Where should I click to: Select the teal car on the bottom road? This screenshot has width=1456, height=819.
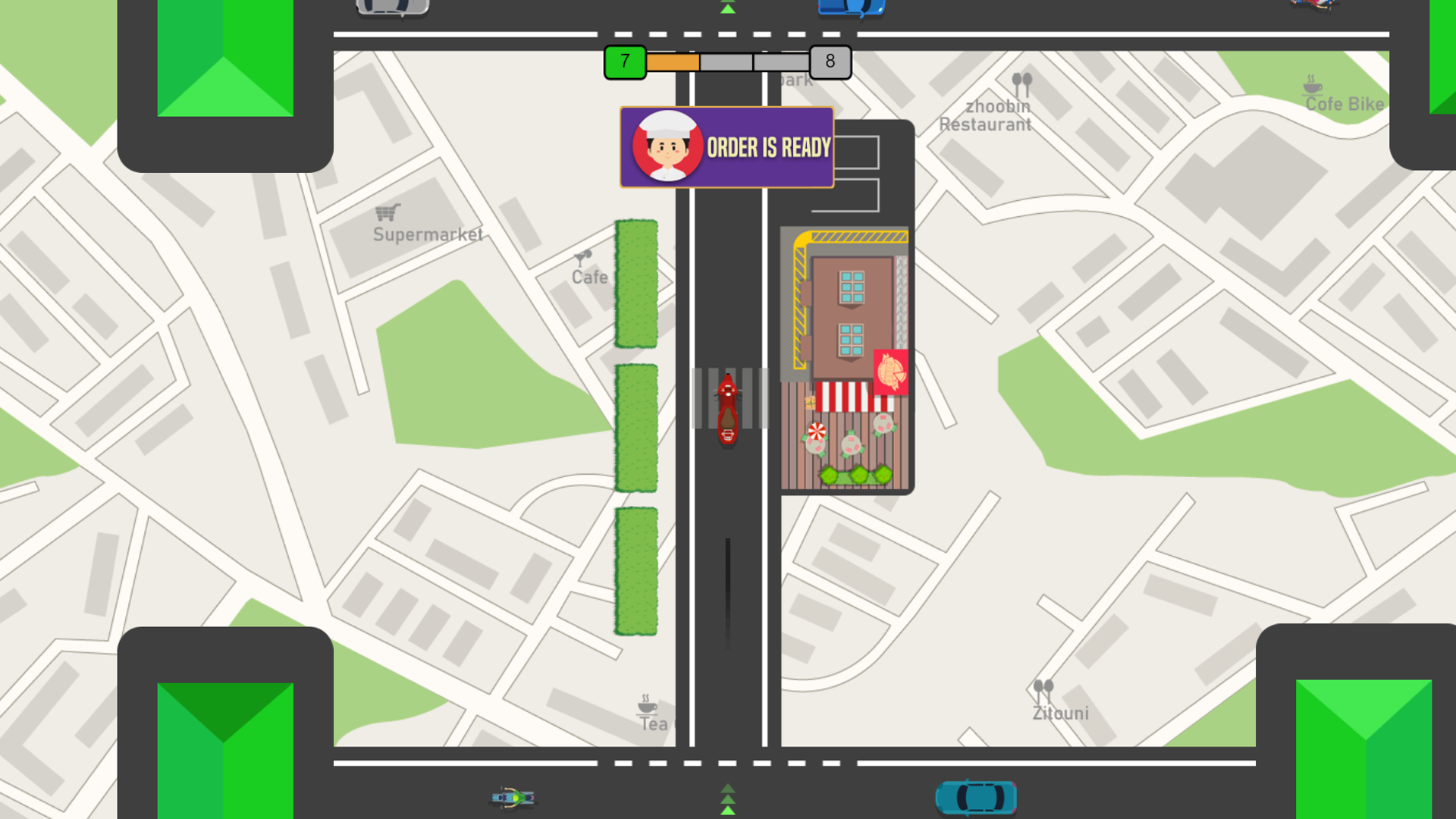(975, 796)
